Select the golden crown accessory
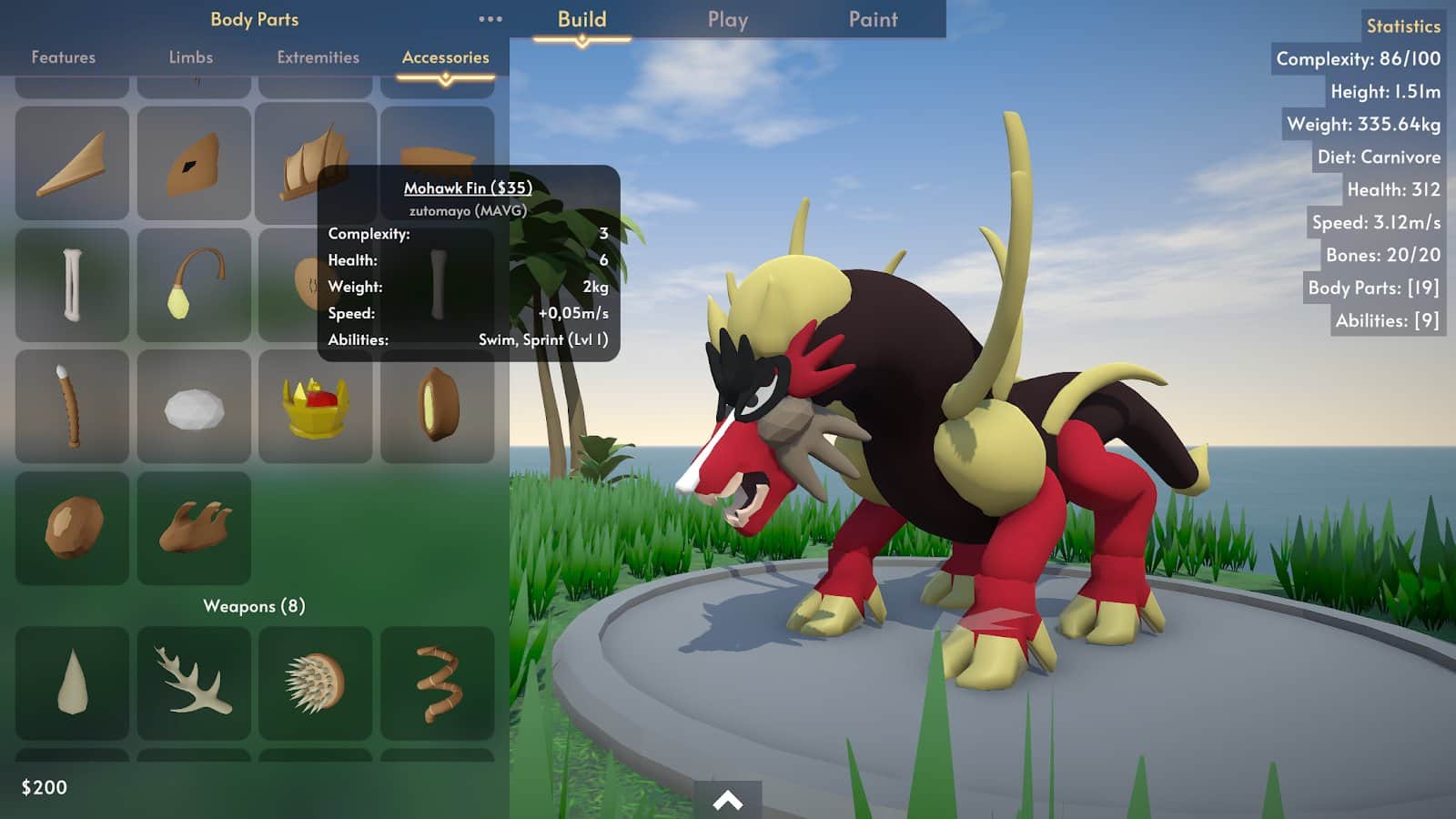 point(316,406)
